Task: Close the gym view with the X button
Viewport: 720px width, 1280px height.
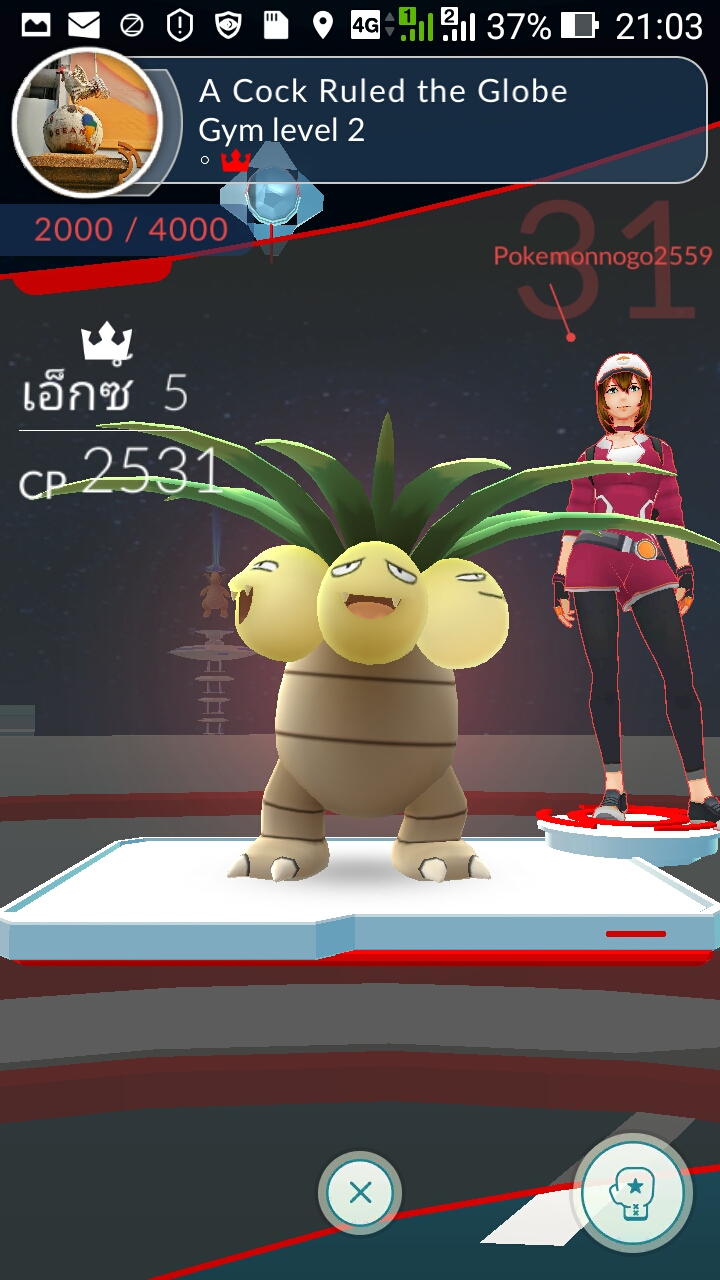Action: tap(360, 1192)
